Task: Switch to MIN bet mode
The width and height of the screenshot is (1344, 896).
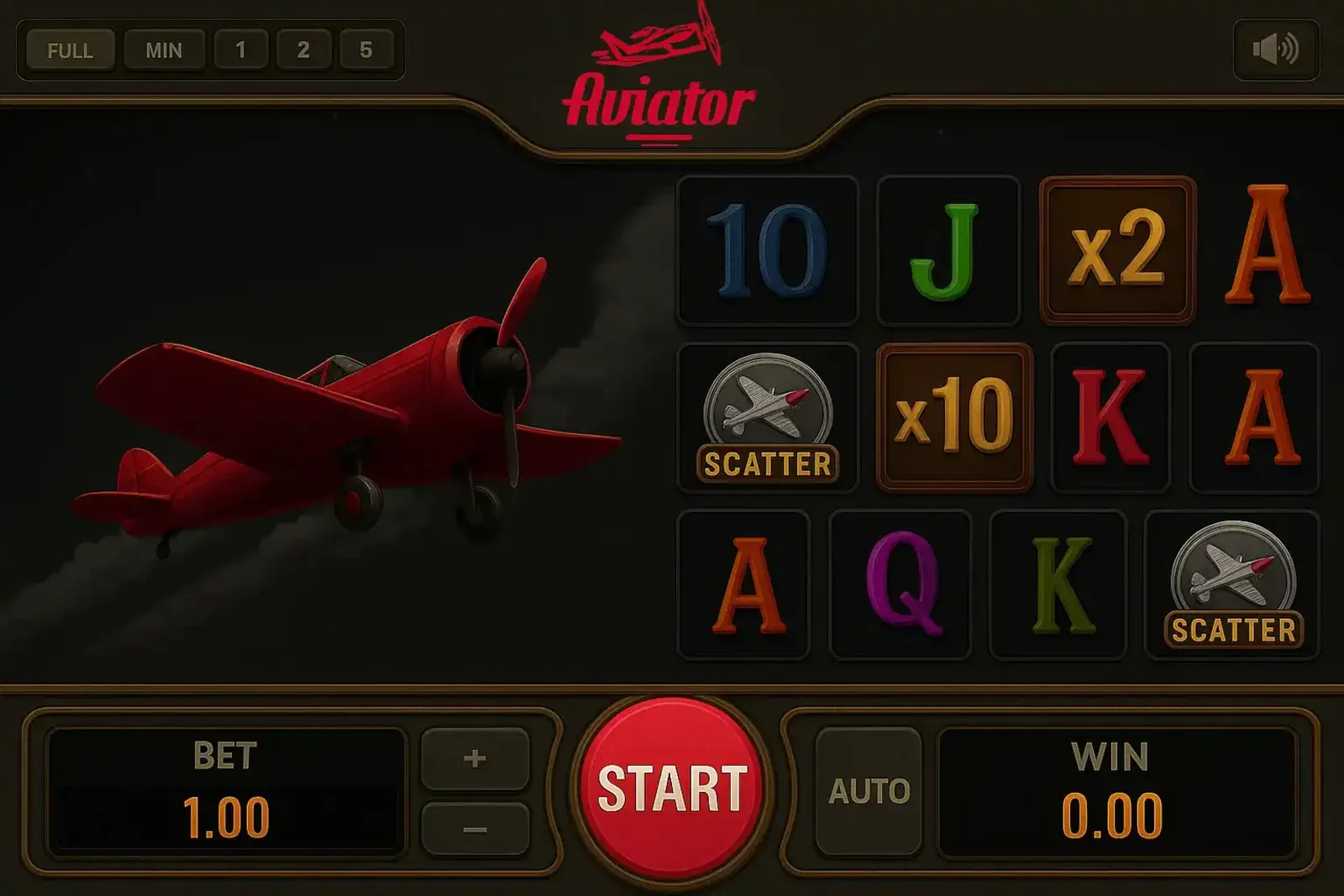Action: (165, 50)
